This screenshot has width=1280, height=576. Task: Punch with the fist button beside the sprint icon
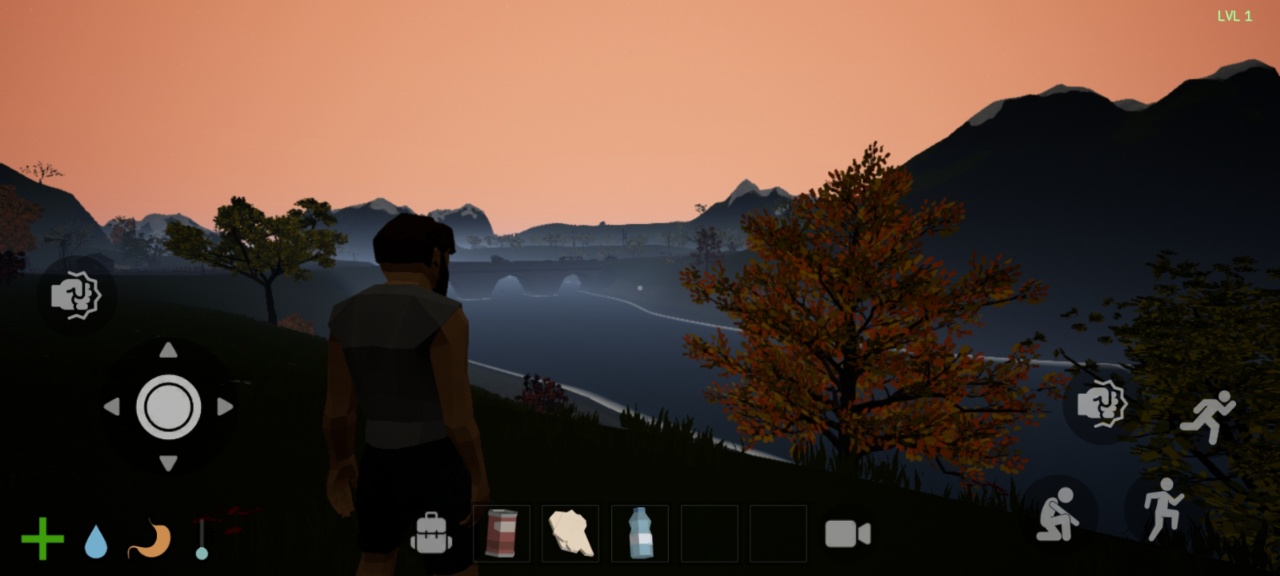pyautogui.click(x=1101, y=405)
